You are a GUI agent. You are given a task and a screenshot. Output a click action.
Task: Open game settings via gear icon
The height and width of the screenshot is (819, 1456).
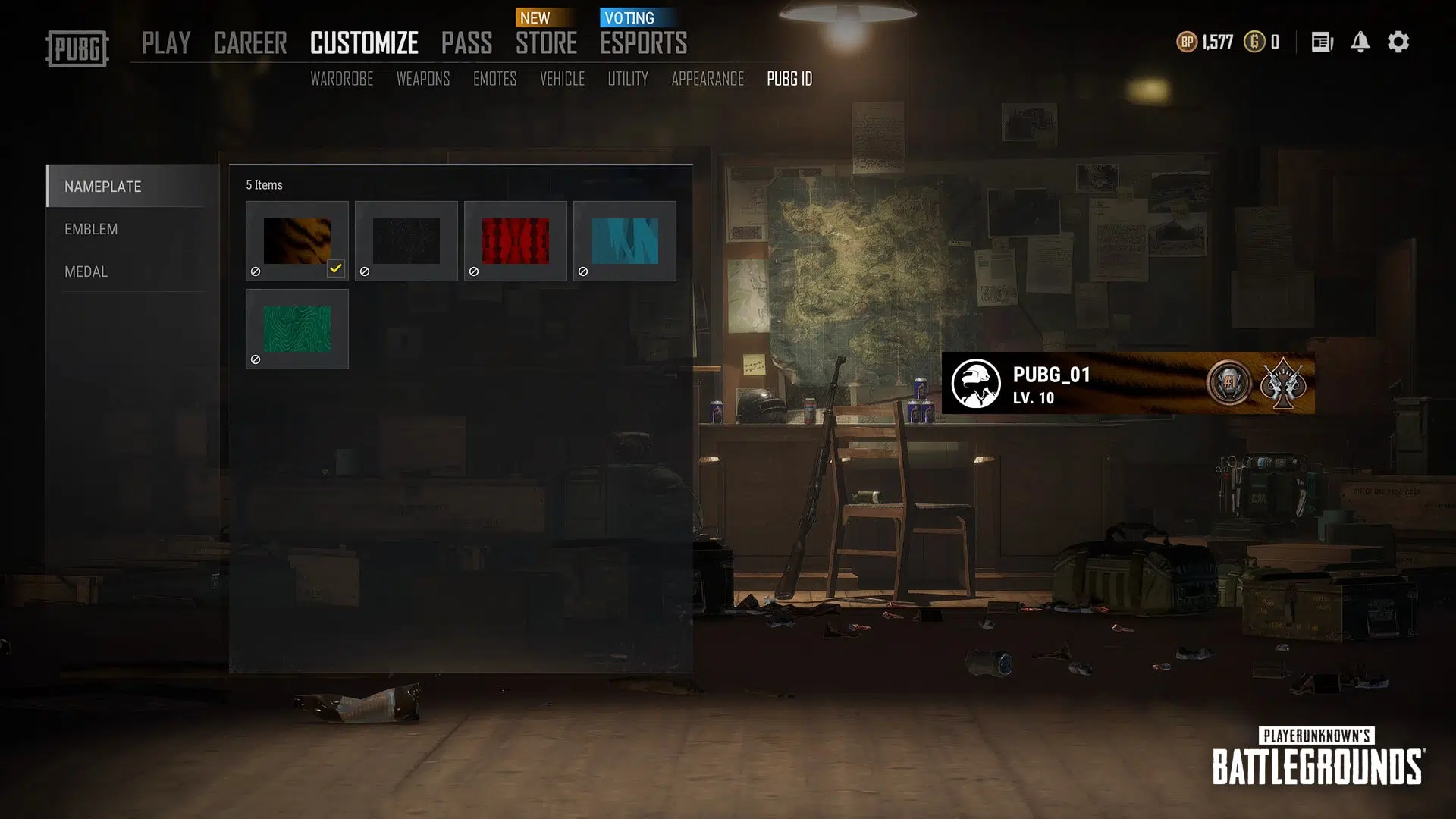(x=1398, y=42)
